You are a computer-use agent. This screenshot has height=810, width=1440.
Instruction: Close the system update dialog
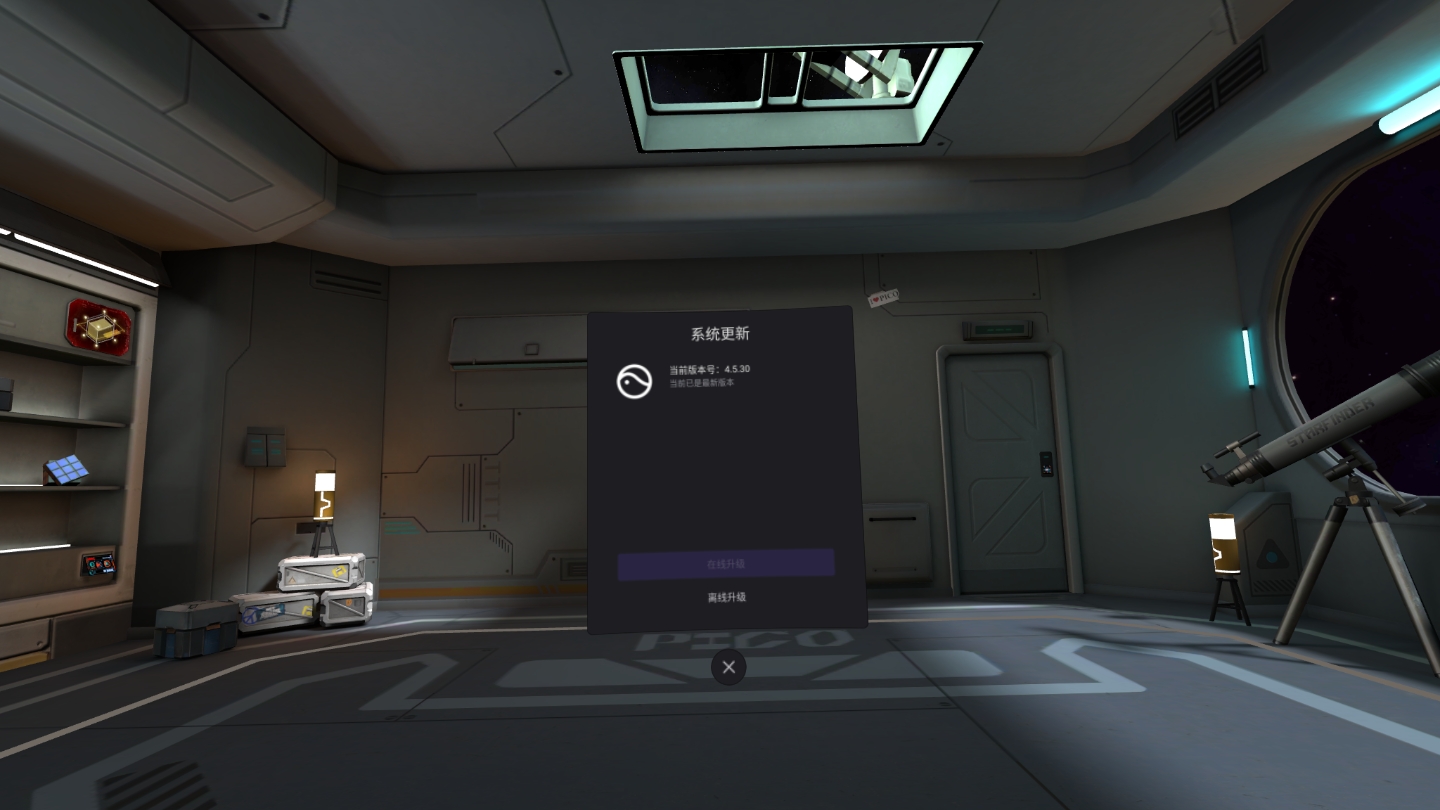(728, 667)
